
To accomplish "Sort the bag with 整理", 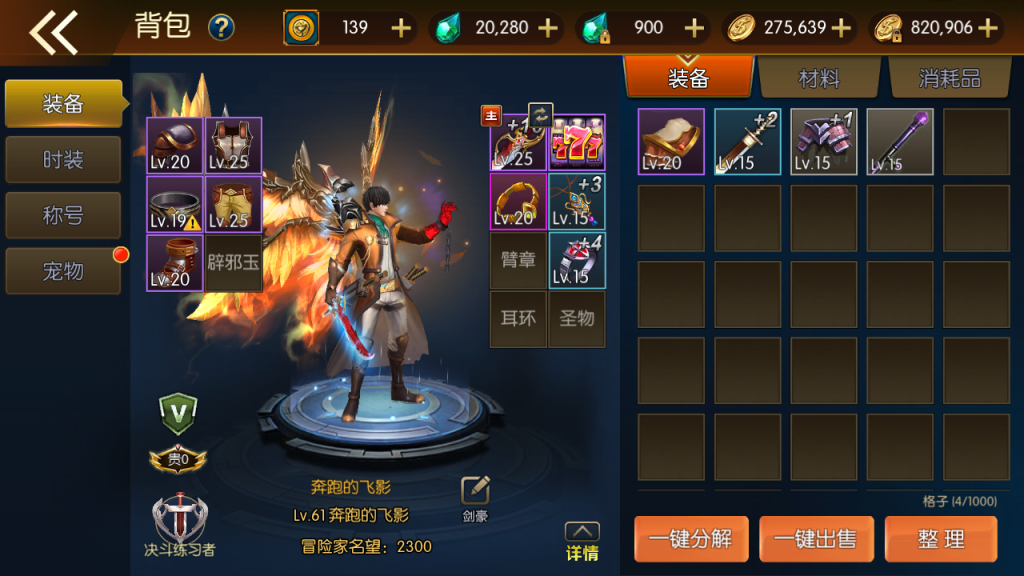I will pyautogui.click(x=941, y=539).
